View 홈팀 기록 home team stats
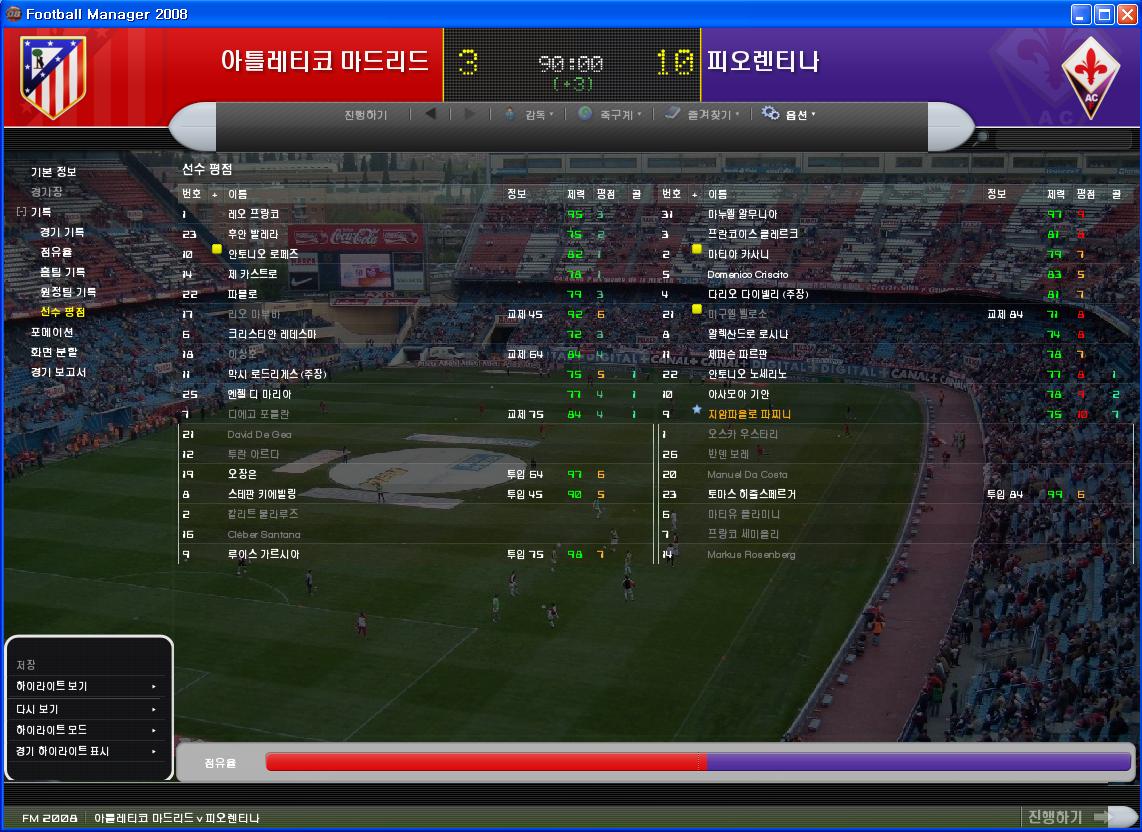The image size is (1142, 832). tap(62, 272)
